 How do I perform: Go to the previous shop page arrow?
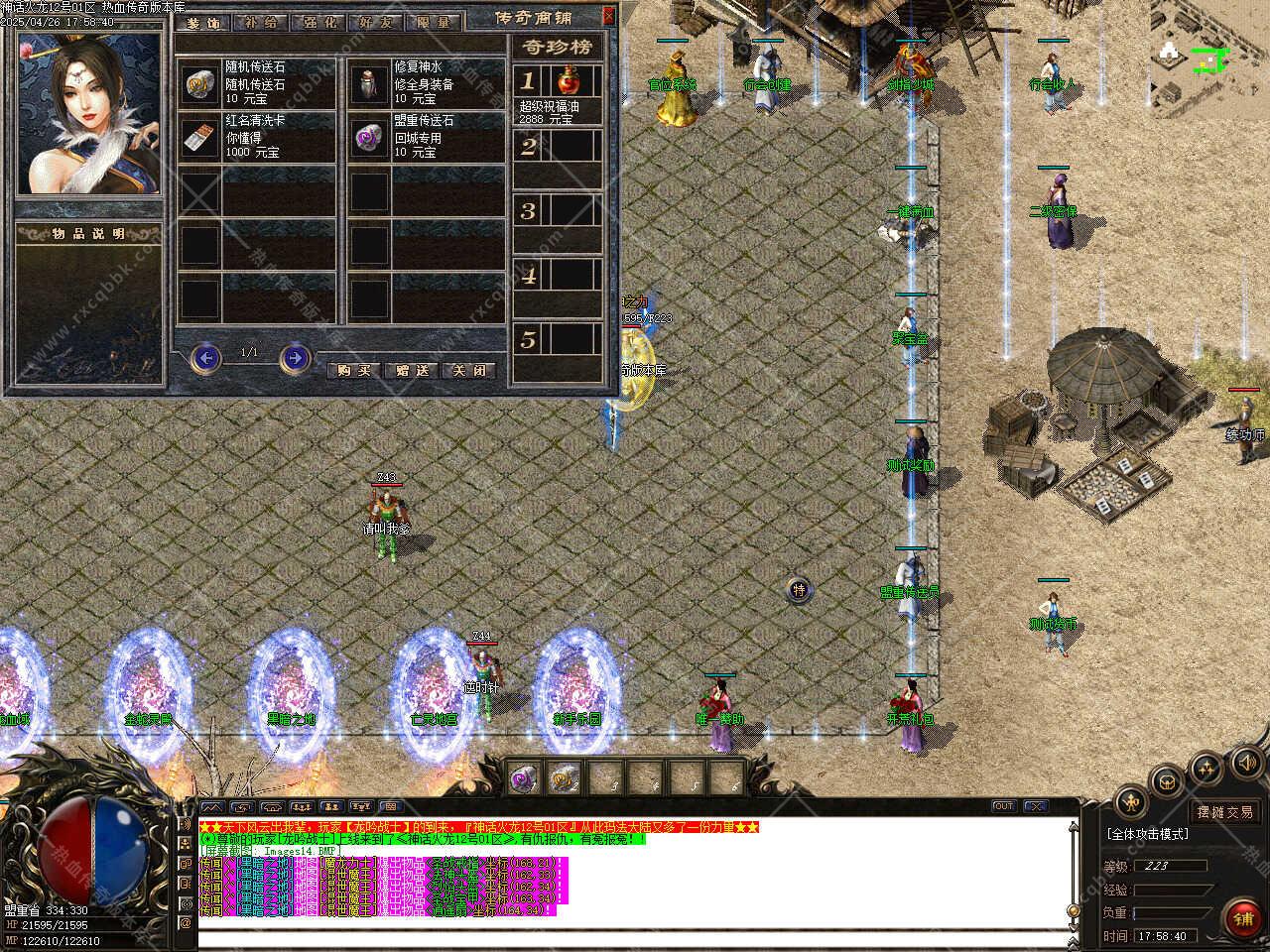coord(205,358)
